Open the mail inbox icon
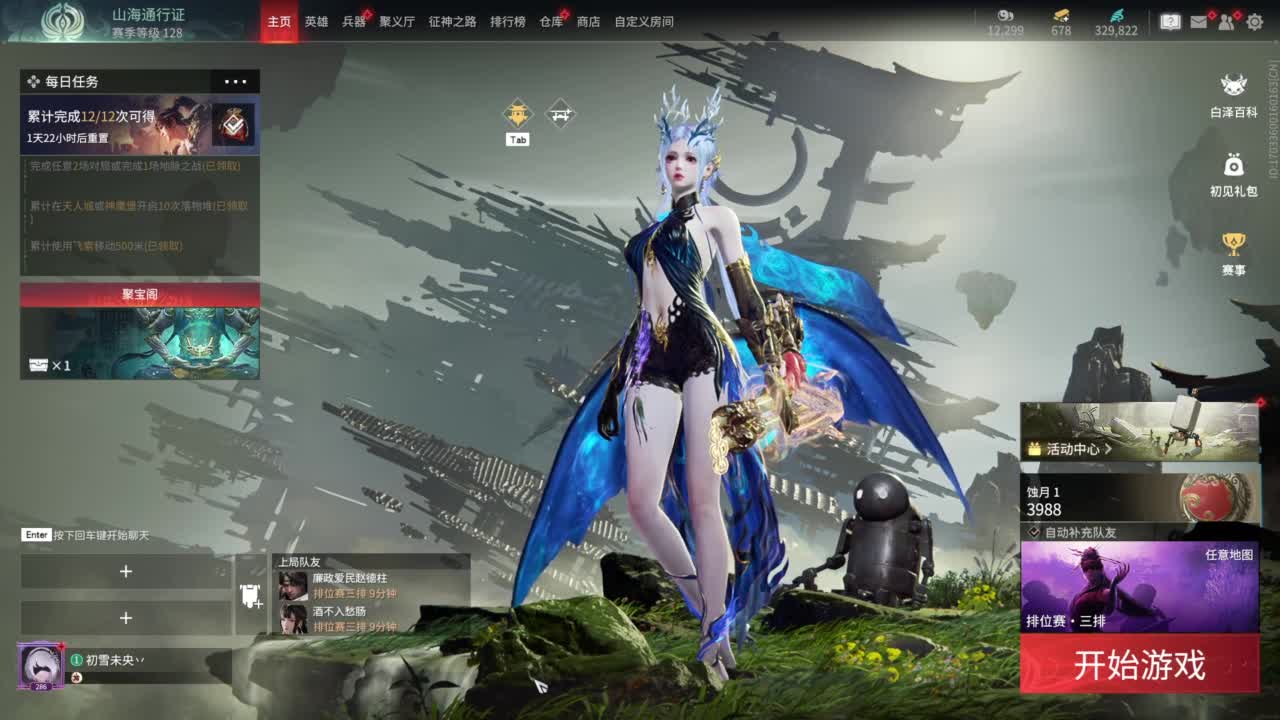 1199,22
